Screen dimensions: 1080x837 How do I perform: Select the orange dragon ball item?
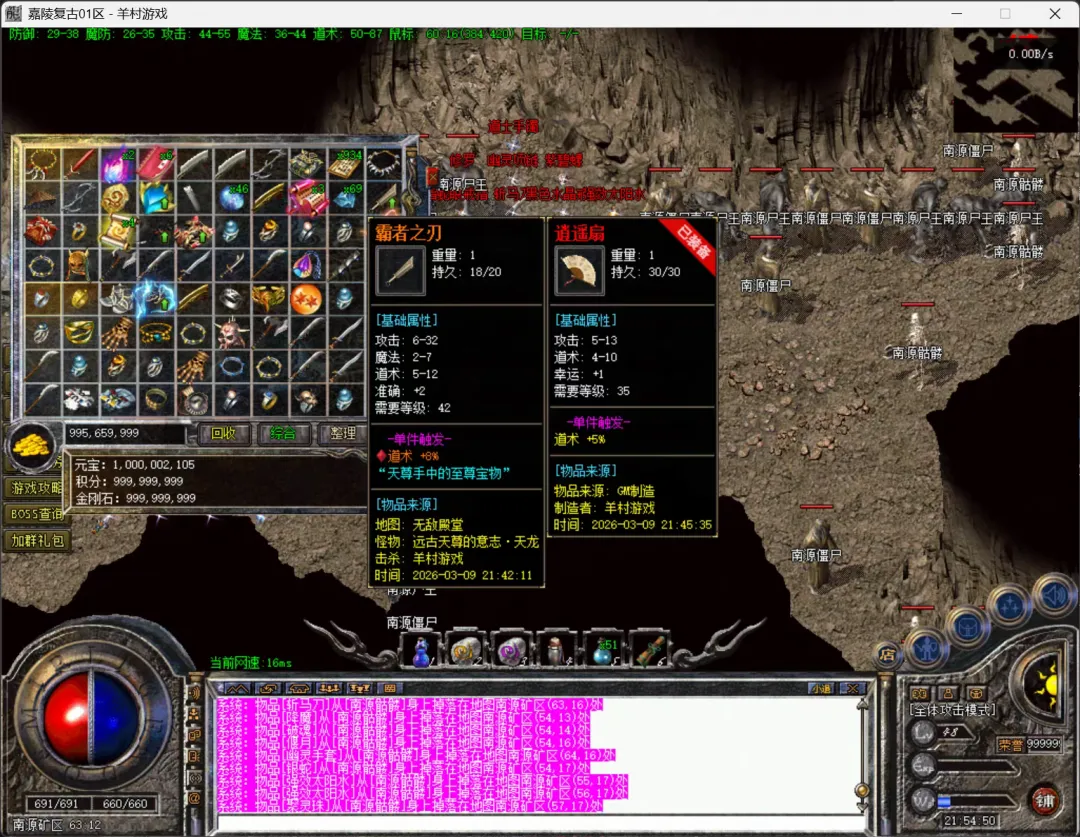click(x=306, y=298)
